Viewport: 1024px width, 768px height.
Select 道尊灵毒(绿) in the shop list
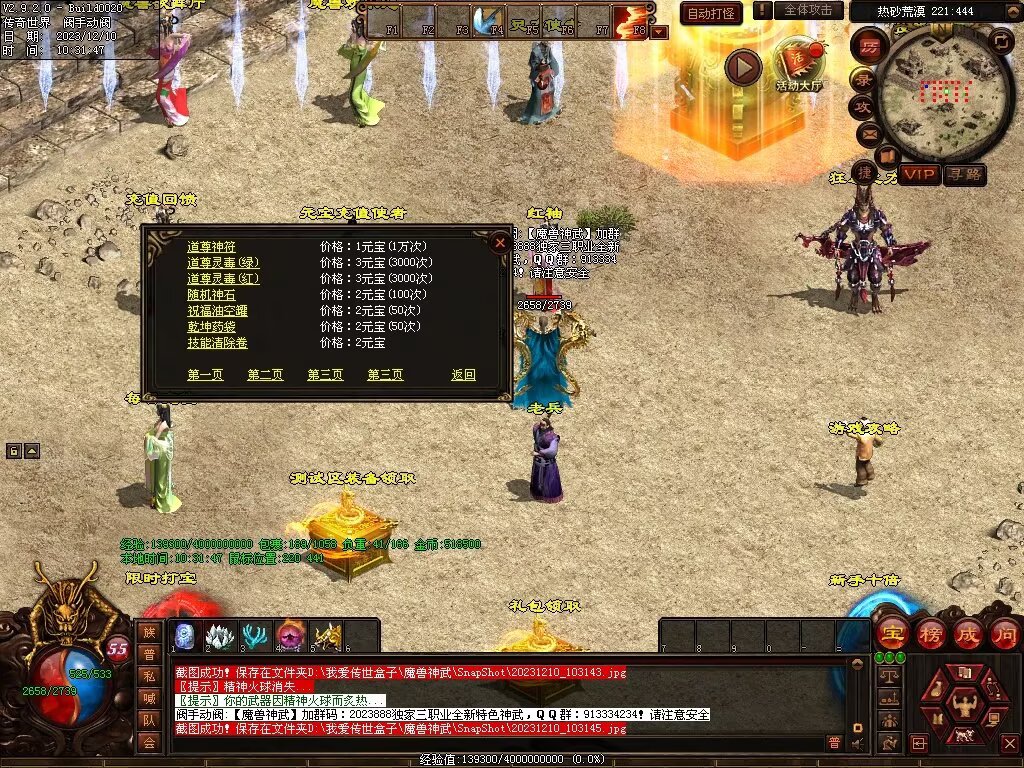click(223, 262)
